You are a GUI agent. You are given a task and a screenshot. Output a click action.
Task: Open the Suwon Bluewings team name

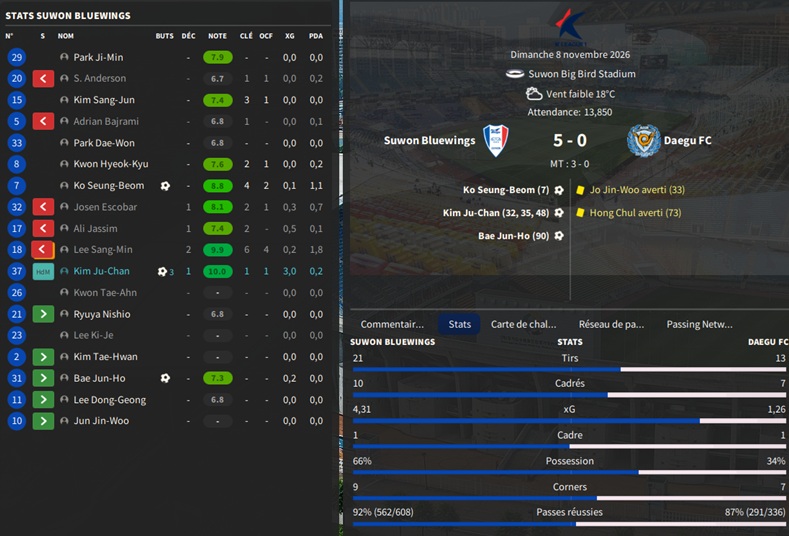coord(429,141)
